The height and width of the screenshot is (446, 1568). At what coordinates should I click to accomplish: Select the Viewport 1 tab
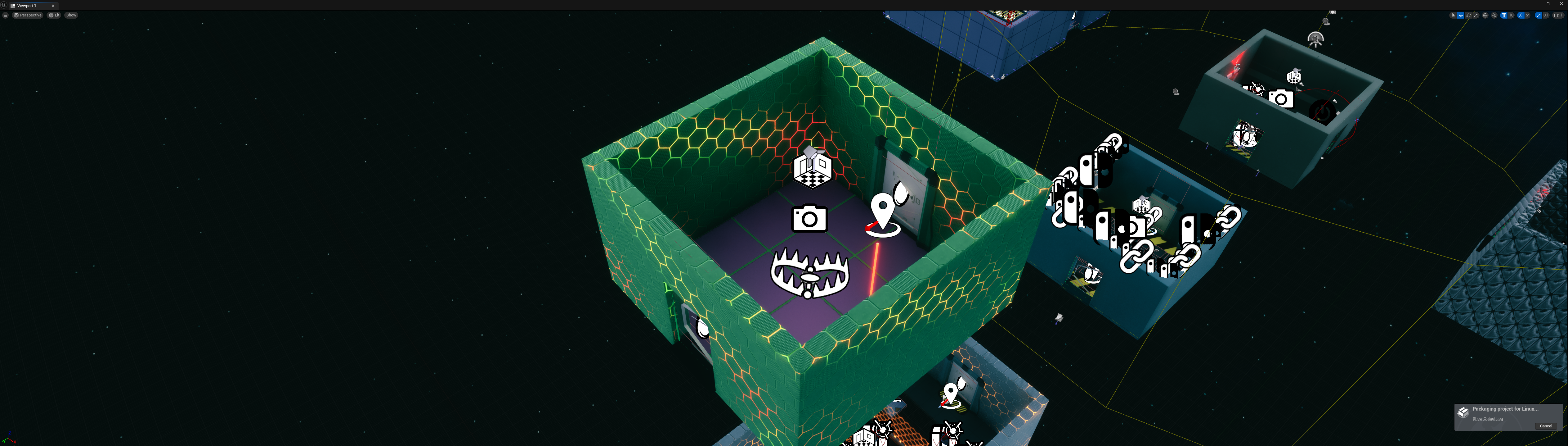[27, 6]
